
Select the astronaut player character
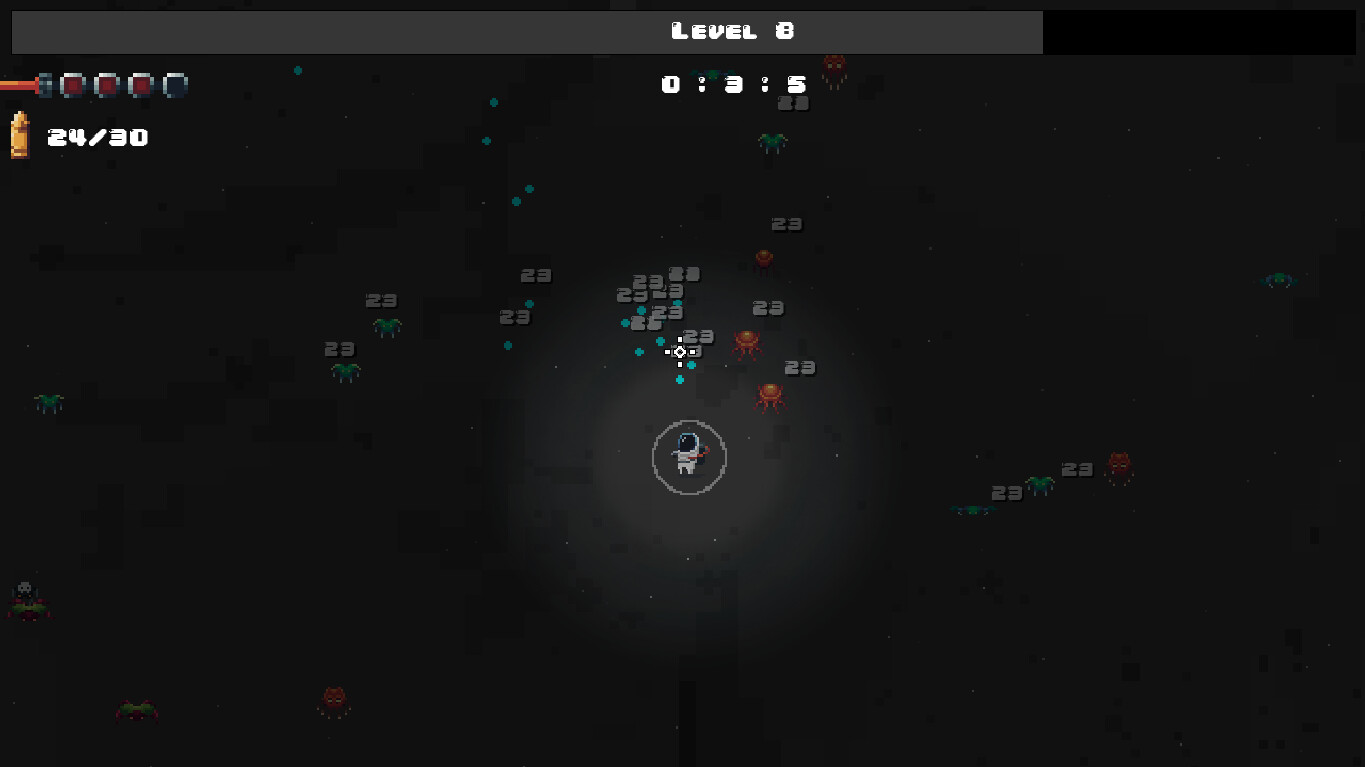pyautogui.click(x=689, y=452)
